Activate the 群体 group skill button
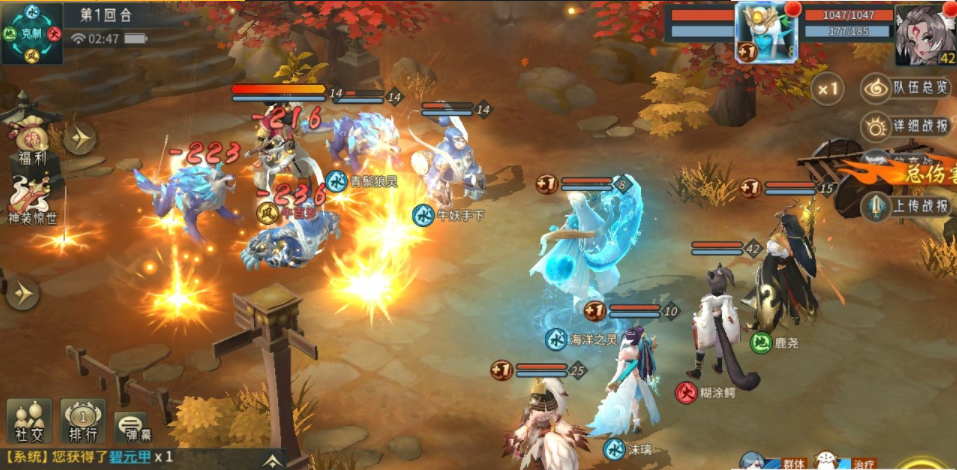Screen dimensions: 957x470 [x=768, y=462]
